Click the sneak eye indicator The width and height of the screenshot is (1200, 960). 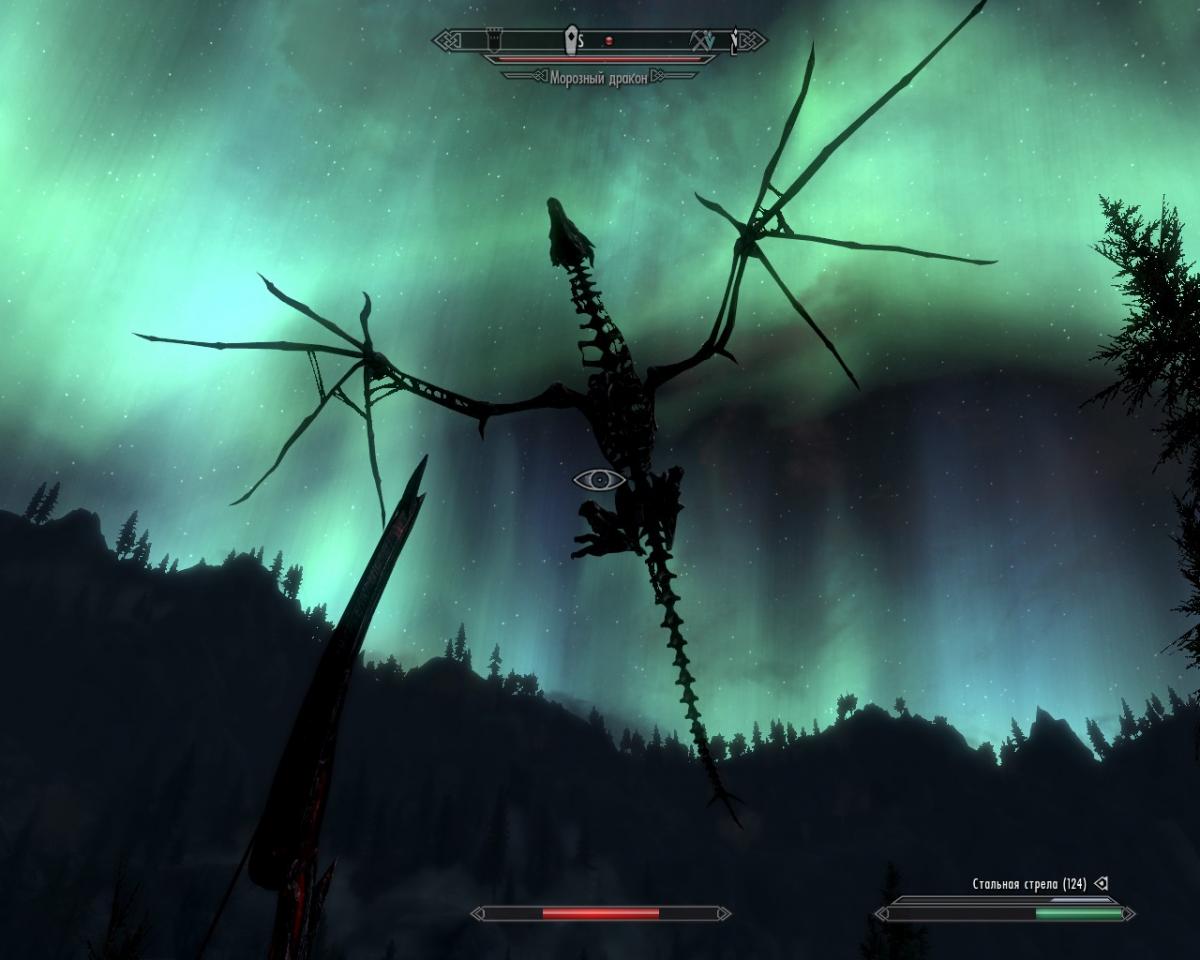[x=599, y=480]
